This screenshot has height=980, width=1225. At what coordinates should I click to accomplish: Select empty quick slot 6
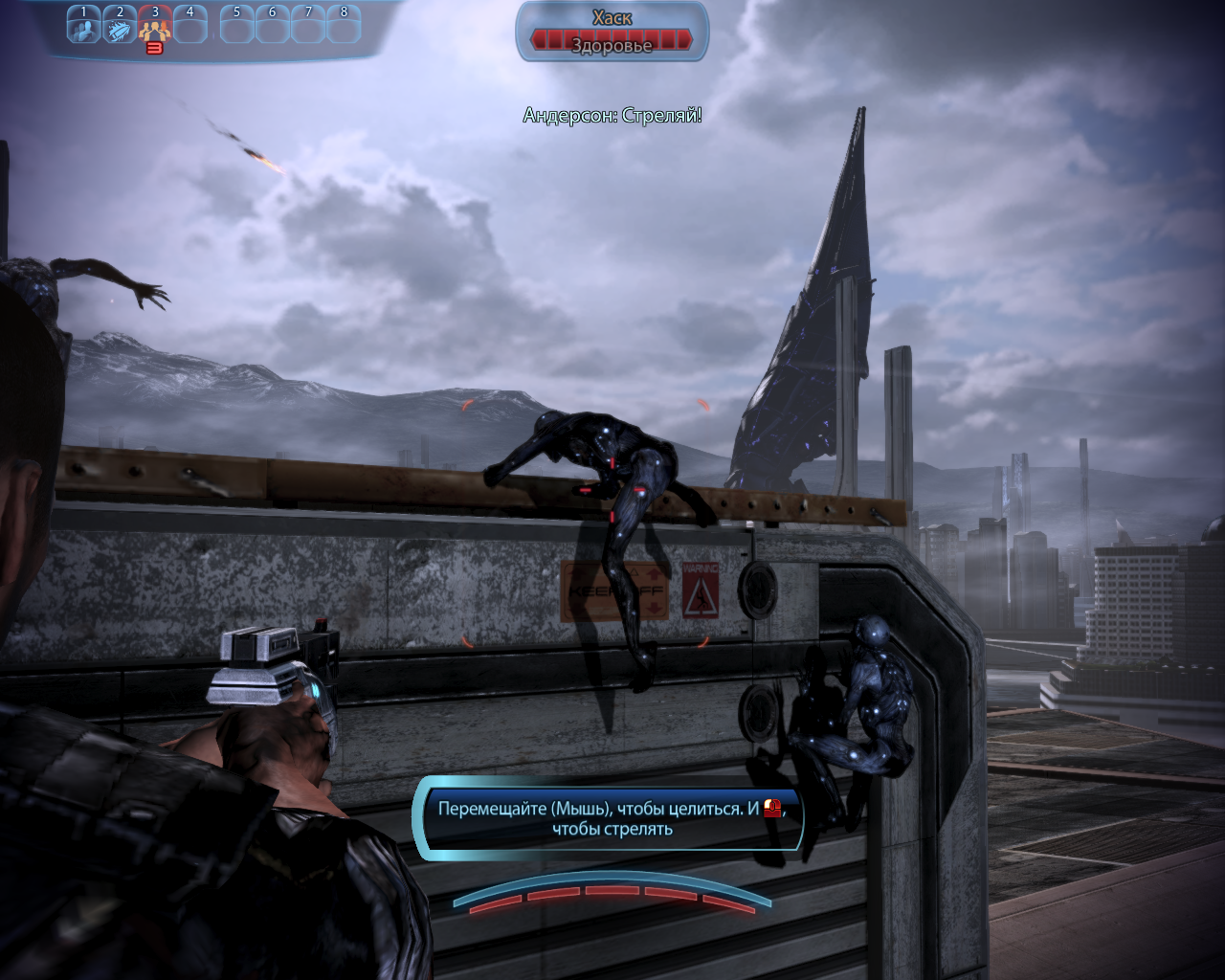[x=273, y=26]
